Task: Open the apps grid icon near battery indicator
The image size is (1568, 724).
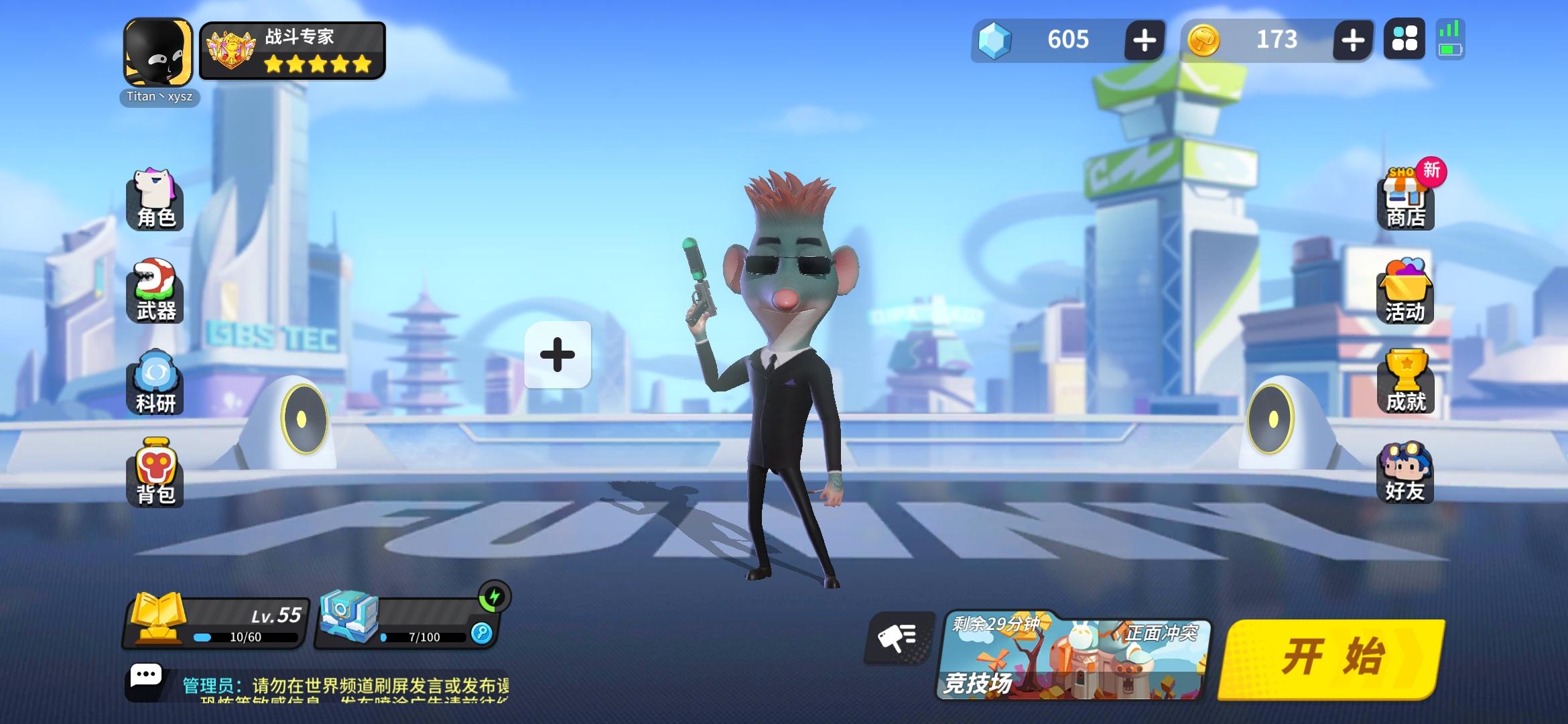Action: pos(1405,40)
